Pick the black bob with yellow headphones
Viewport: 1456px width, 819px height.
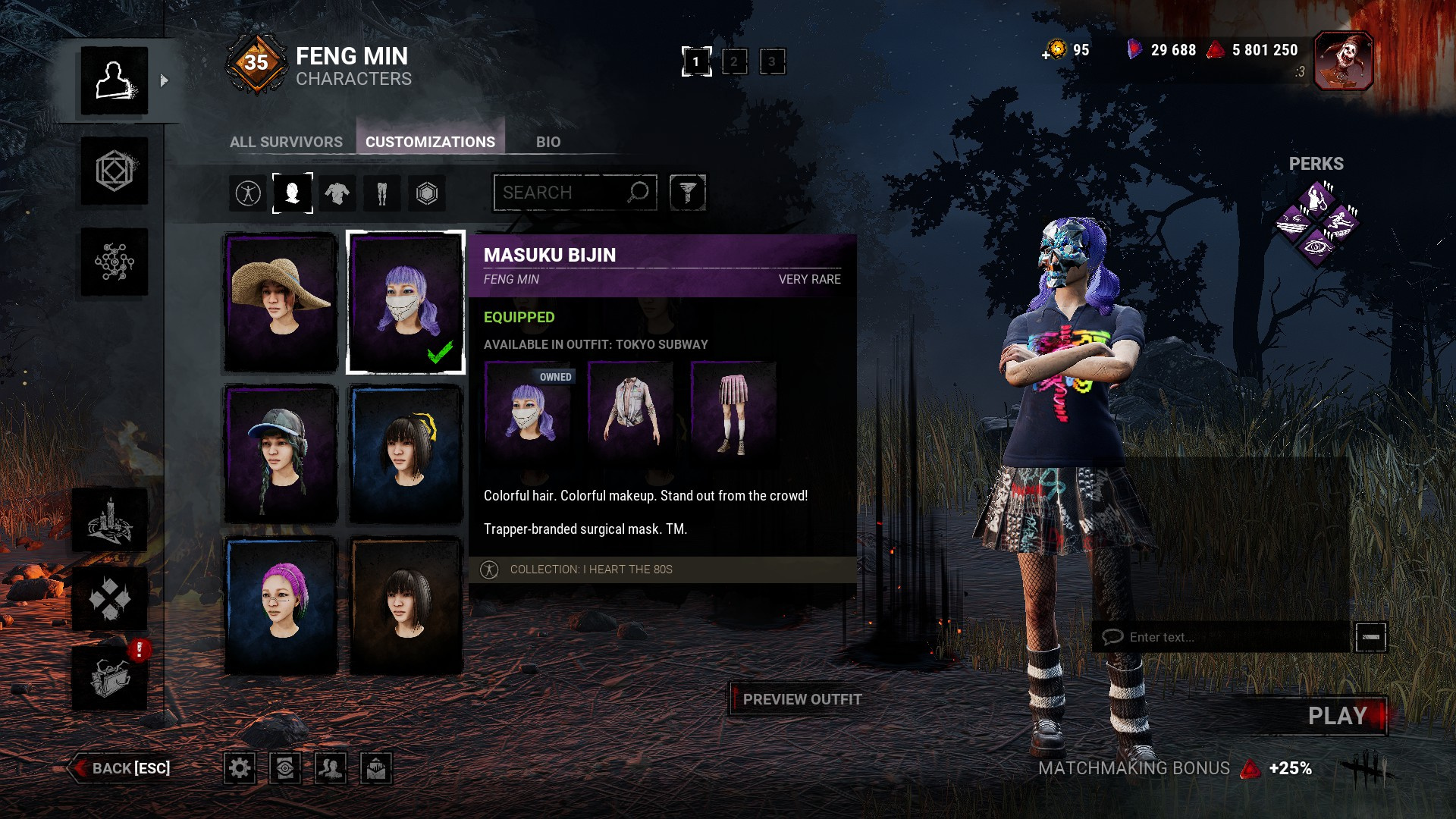(406, 453)
